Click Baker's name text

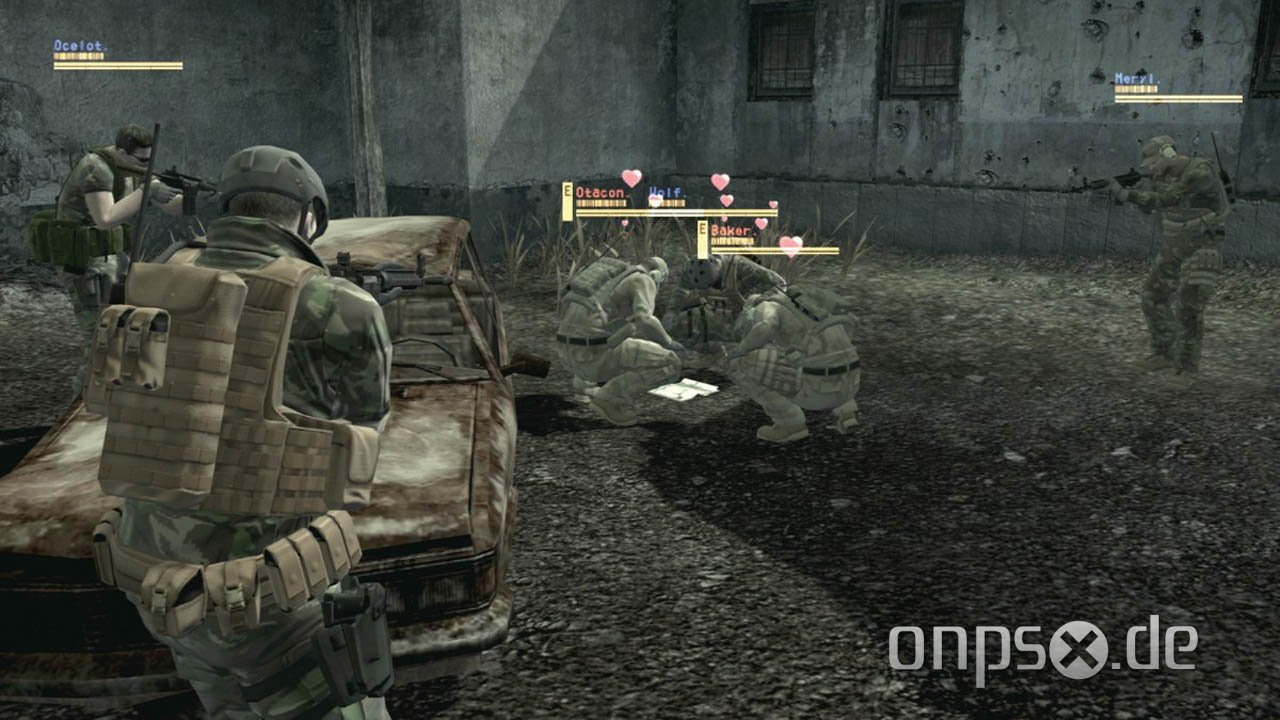pyautogui.click(x=730, y=230)
